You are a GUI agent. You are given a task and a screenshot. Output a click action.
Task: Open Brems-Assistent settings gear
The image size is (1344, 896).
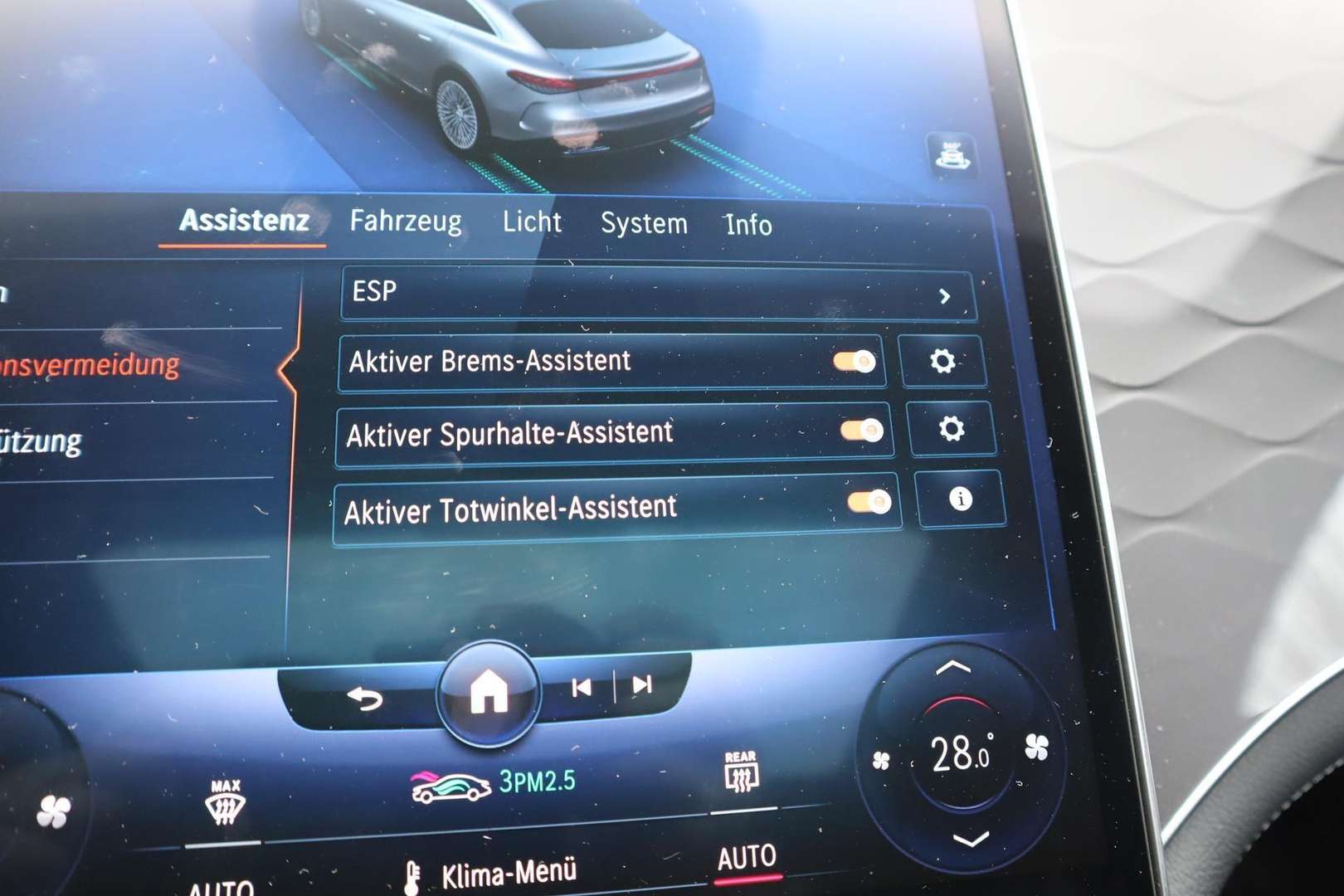click(x=942, y=363)
